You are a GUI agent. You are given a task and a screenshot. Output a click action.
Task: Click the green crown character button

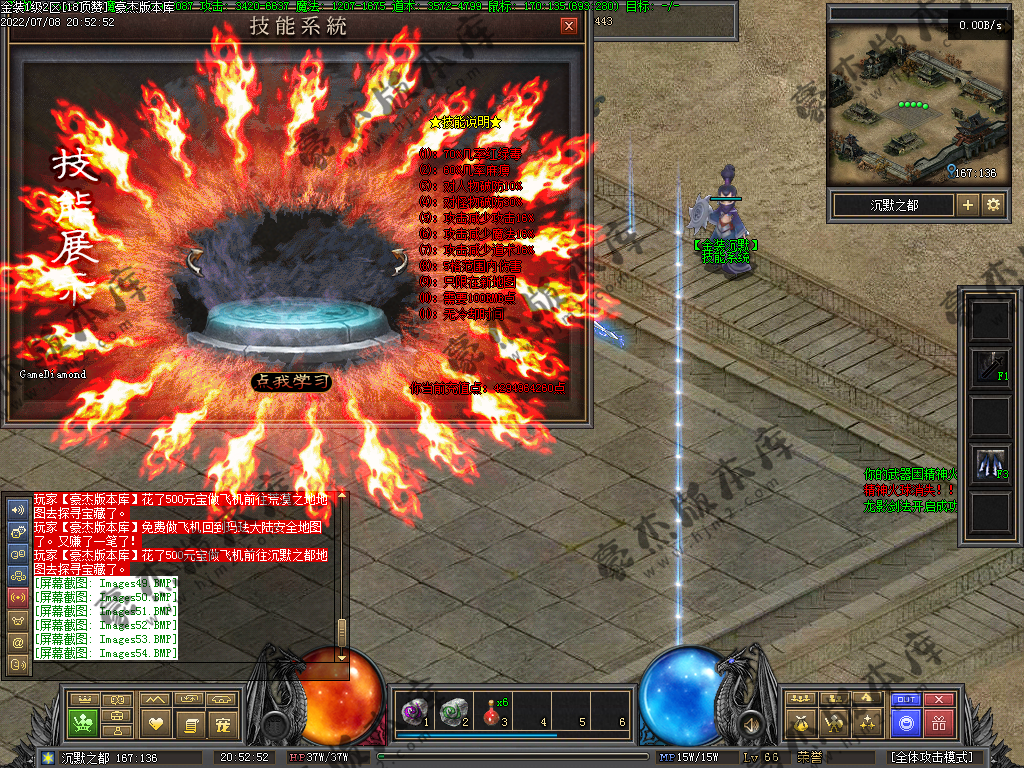[82, 722]
